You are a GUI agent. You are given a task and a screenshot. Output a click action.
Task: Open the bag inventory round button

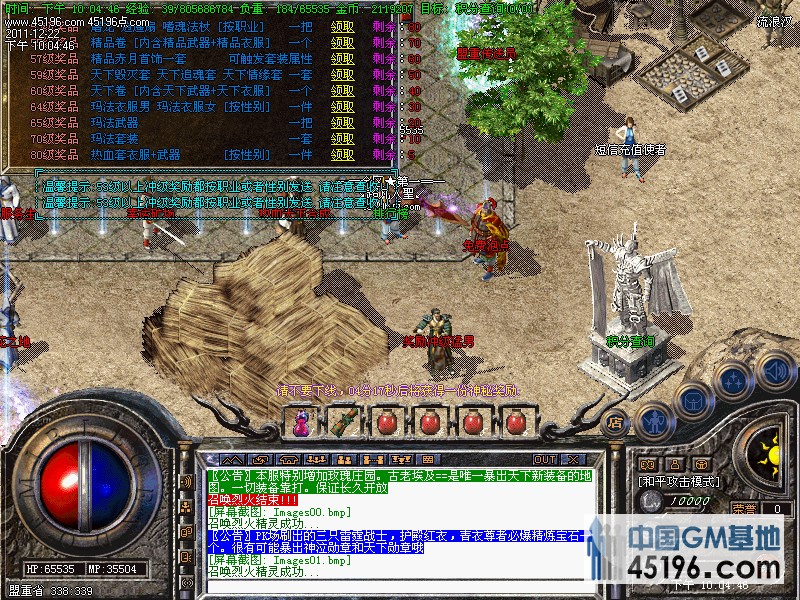click(x=693, y=401)
